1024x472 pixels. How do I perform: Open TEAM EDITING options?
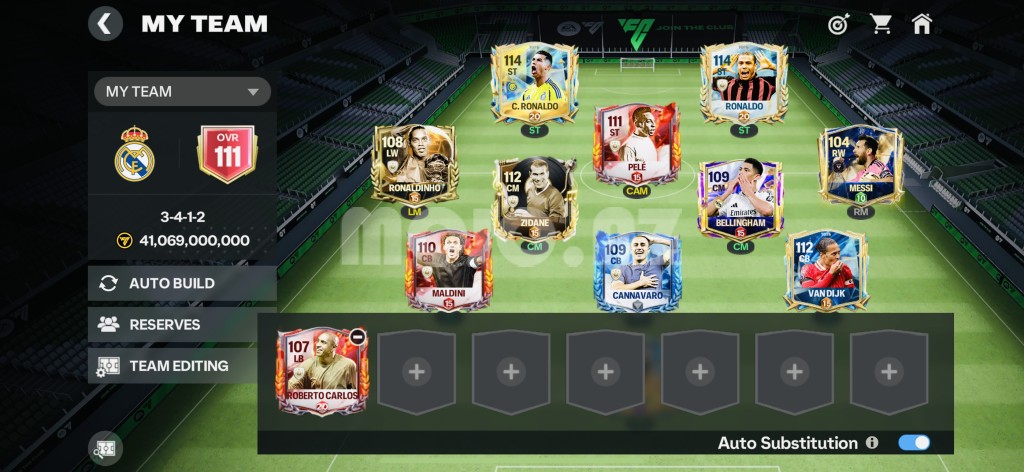pos(182,365)
